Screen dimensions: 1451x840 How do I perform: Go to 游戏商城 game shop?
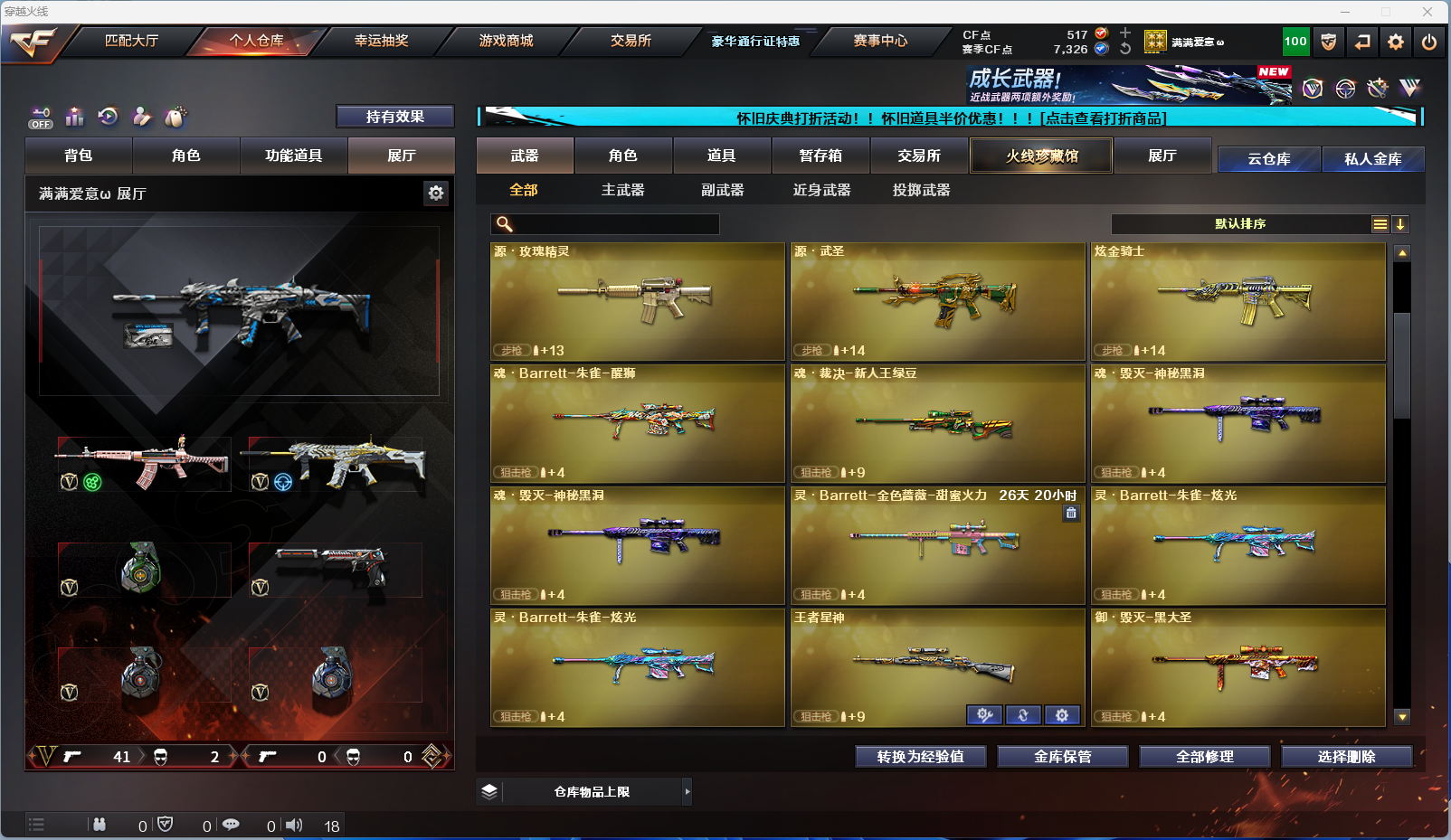tap(506, 41)
